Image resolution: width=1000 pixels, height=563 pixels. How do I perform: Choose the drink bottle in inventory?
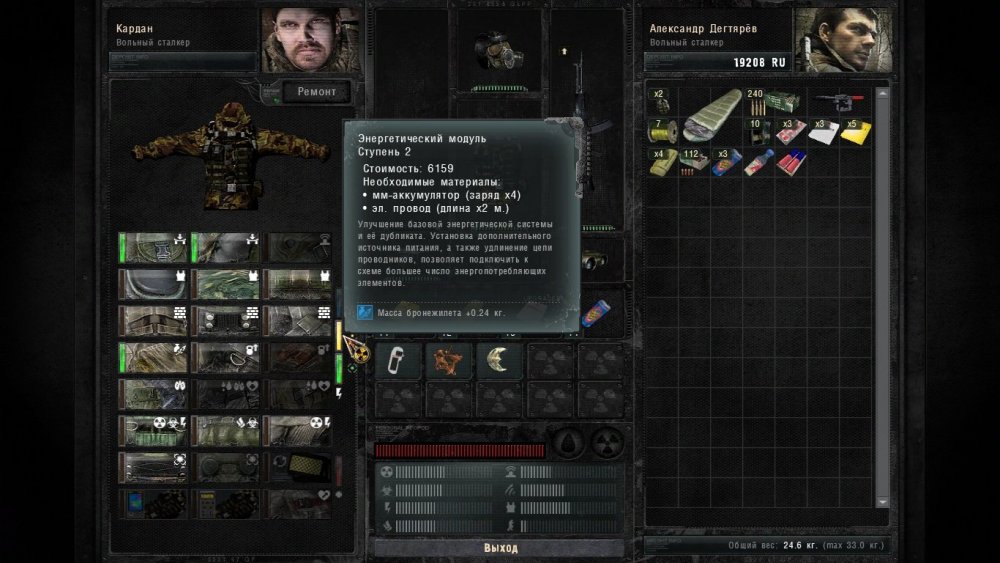pyautogui.click(x=759, y=161)
